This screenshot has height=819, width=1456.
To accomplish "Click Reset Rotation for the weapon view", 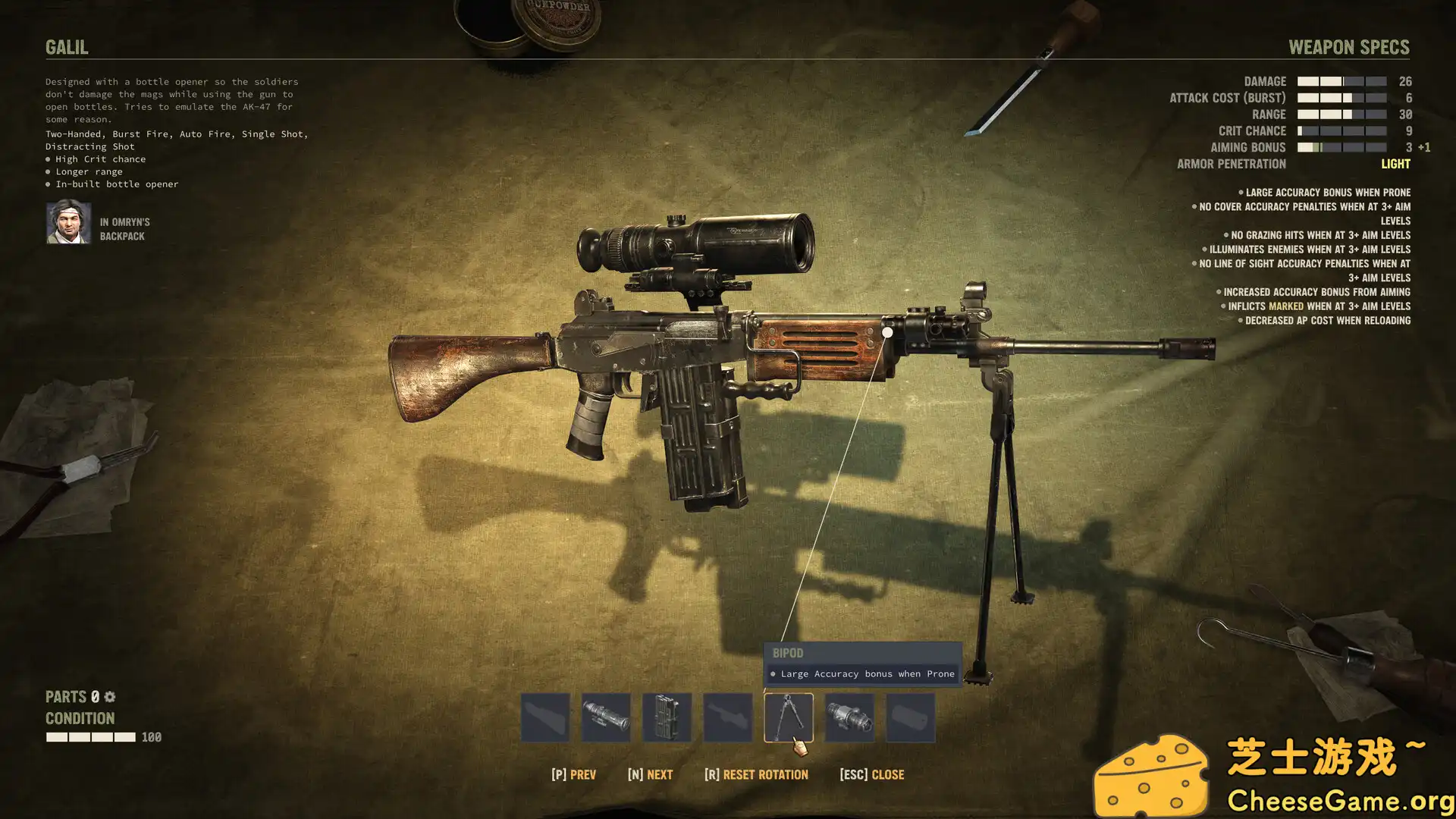I will click(756, 774).
